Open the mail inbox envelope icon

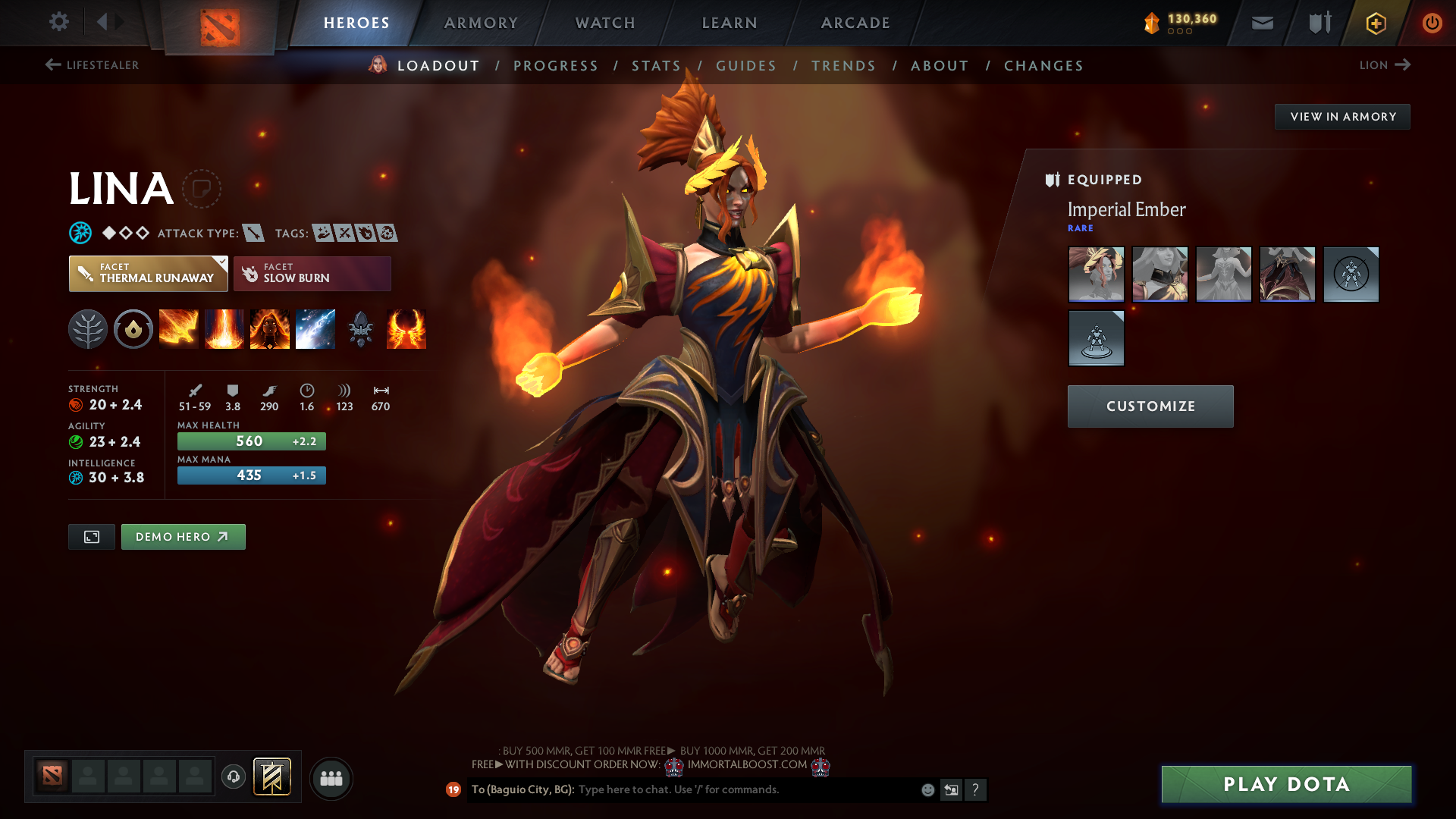(x=1262, y=23)
